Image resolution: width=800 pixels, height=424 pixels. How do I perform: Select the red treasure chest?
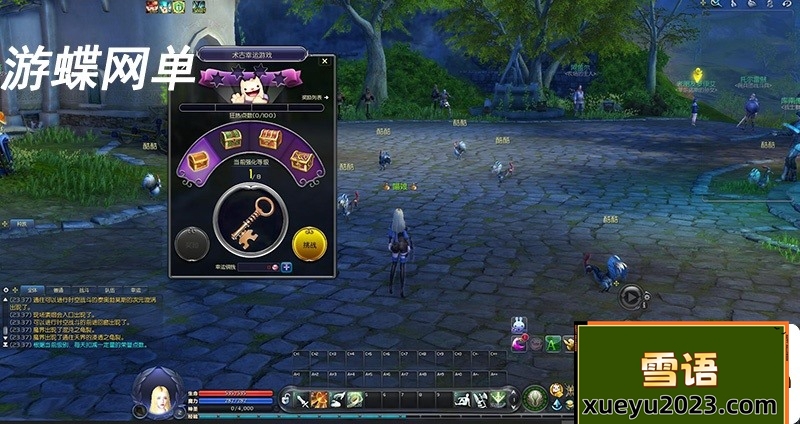pos(269,138)
